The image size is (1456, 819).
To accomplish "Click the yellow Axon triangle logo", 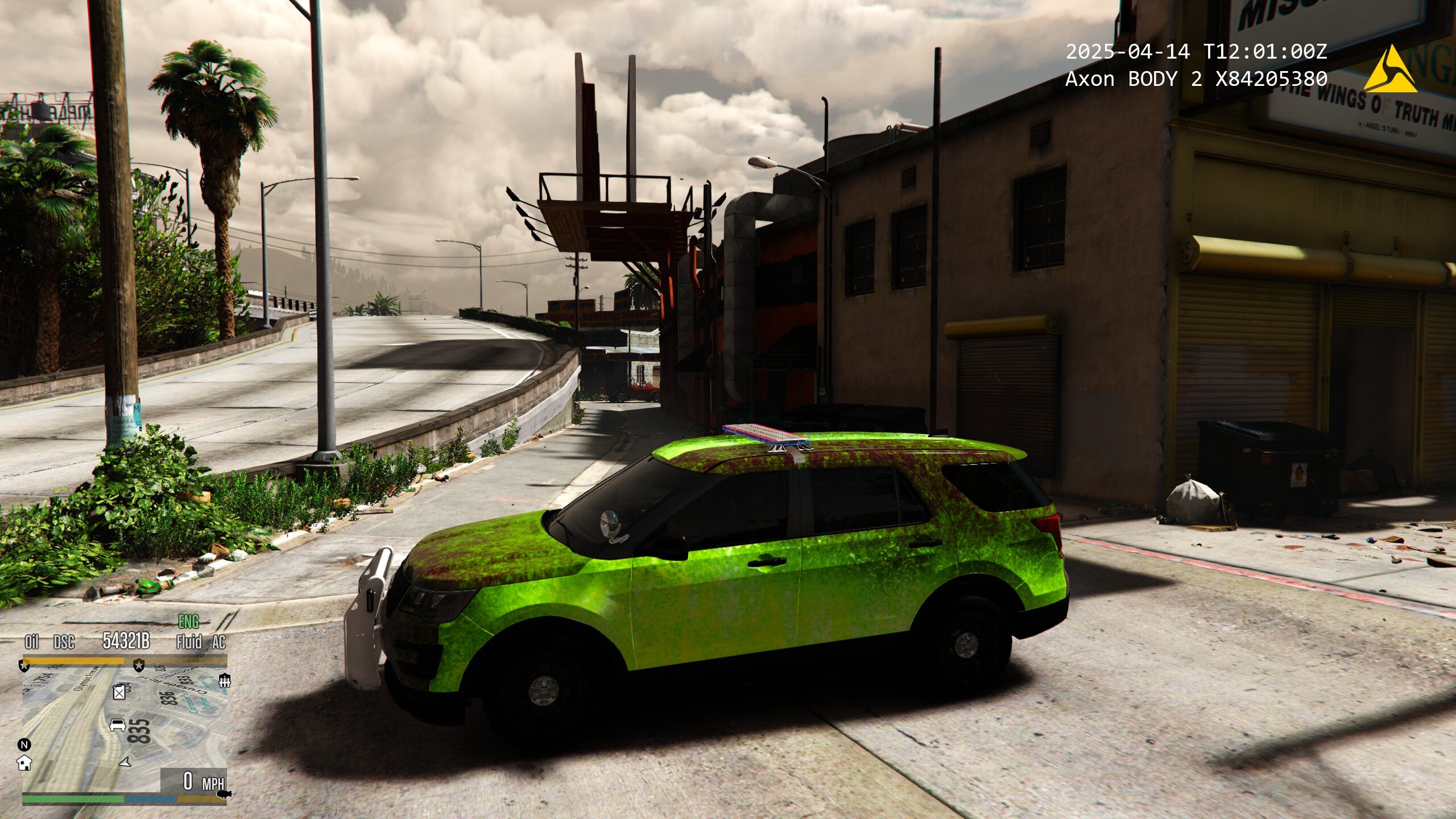I will tap(1389, 71).
